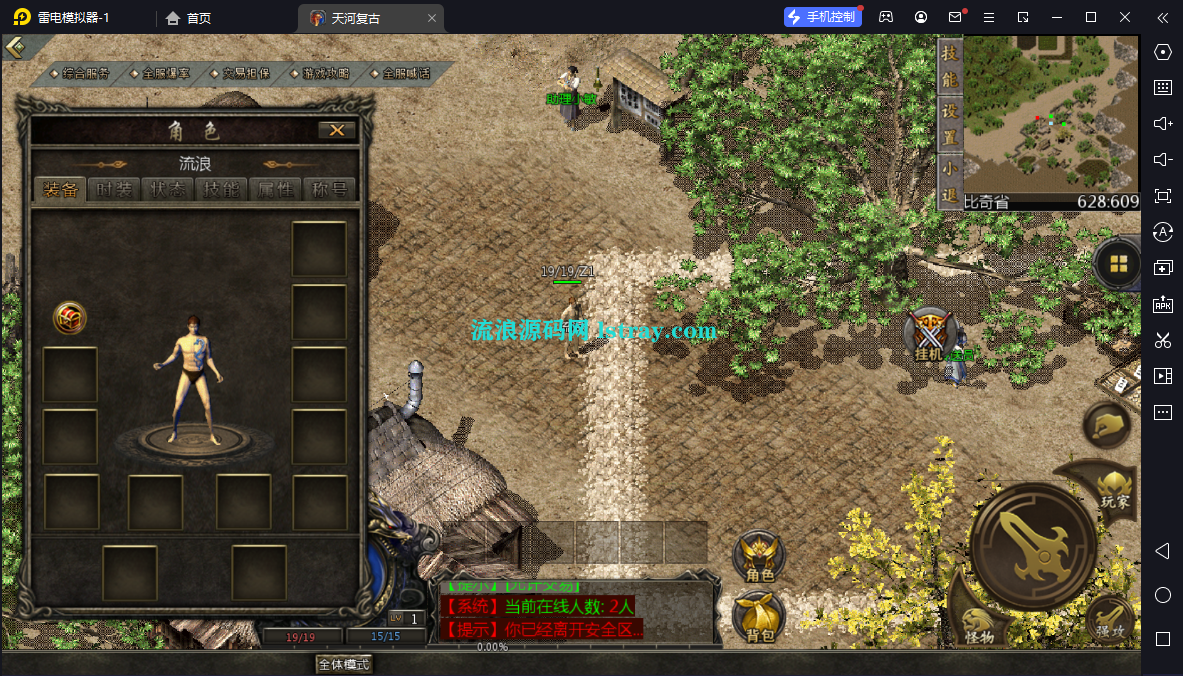
Task: Choose the 全服喊话 option
Action: click(406, 73)
